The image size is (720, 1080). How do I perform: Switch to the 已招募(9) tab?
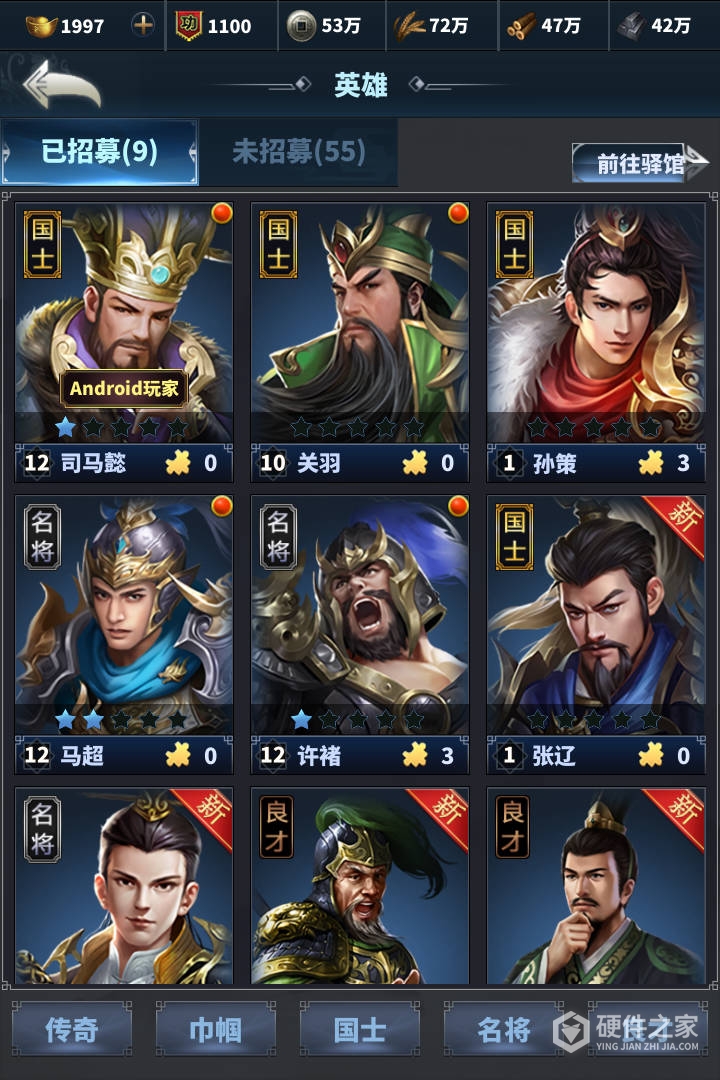pyautogui.click(x=100, y=152)
